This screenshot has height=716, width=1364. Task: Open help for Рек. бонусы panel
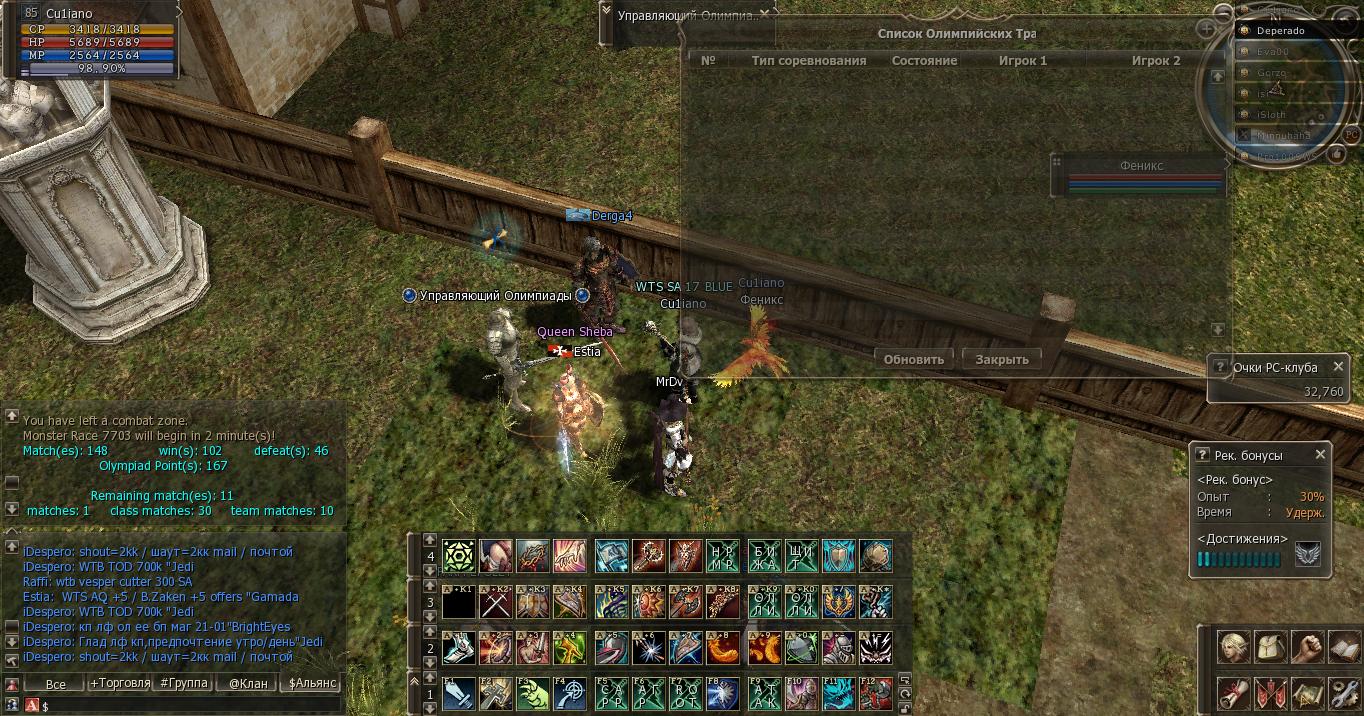pyautogui.click(x=1202, y=454)
